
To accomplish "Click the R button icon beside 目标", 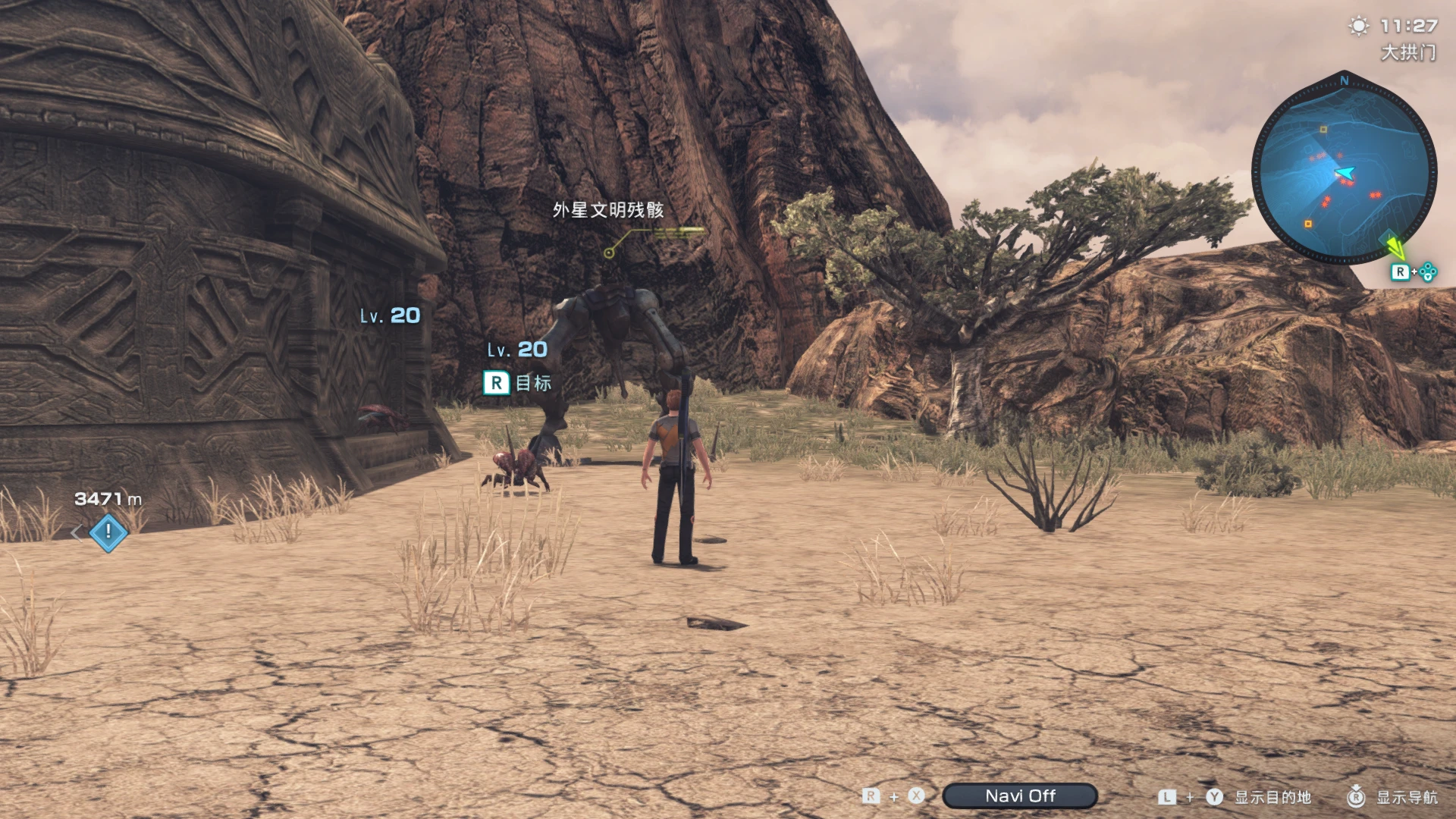I will 497,383.
